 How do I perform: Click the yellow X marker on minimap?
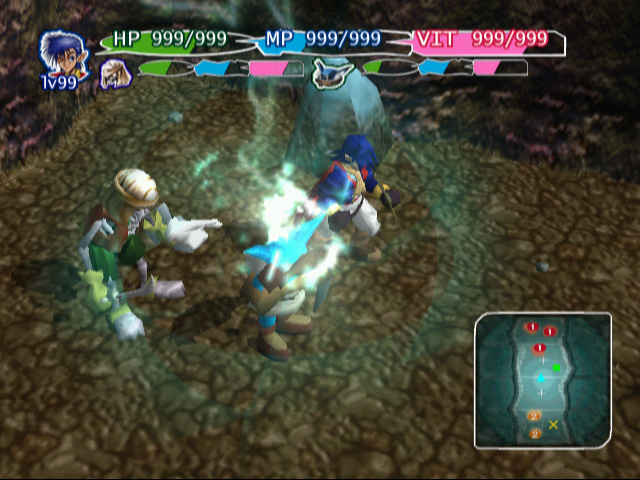click(x=553, y=425)
